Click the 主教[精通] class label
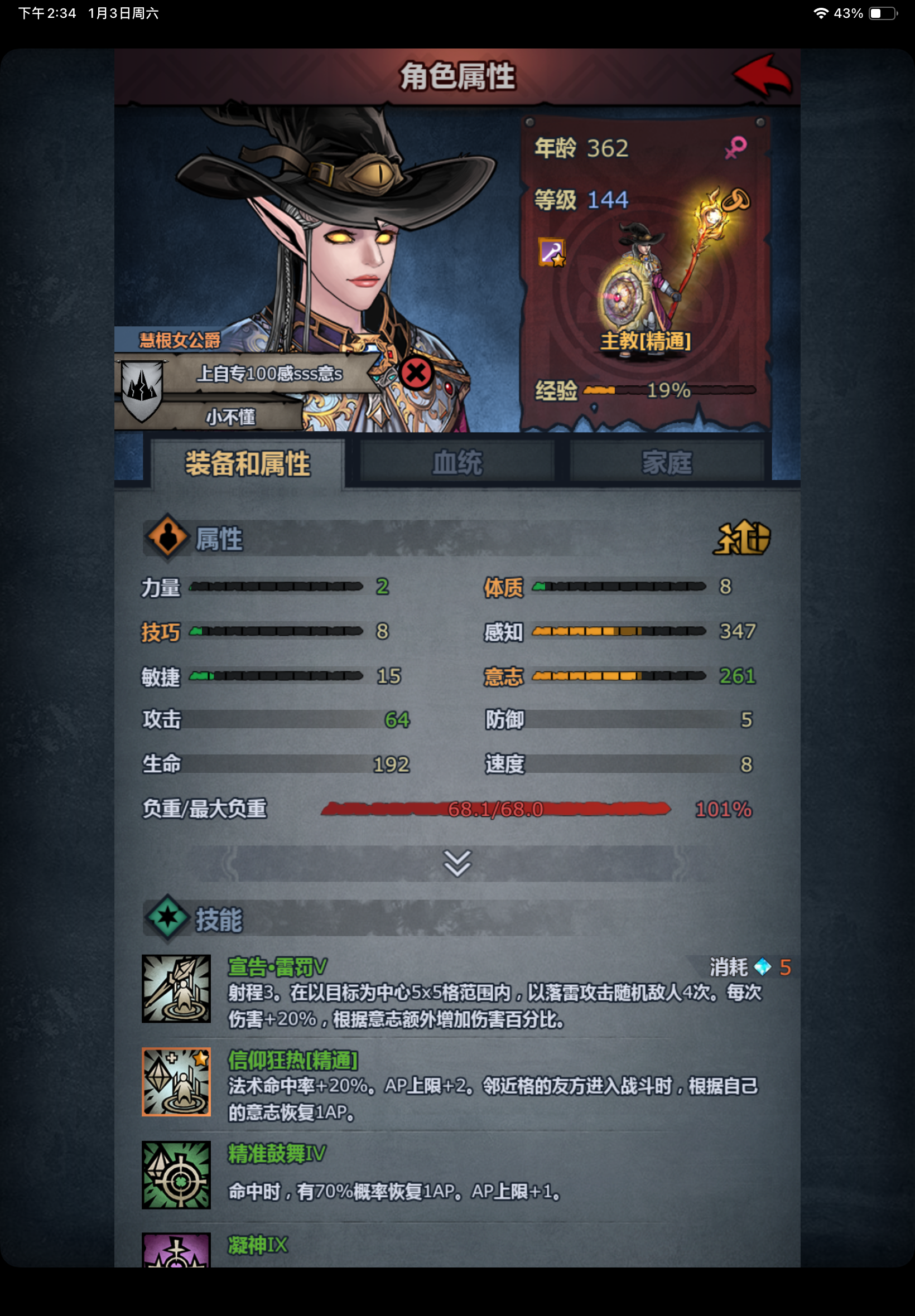The image size is (915, 1316). coord(645,342)
